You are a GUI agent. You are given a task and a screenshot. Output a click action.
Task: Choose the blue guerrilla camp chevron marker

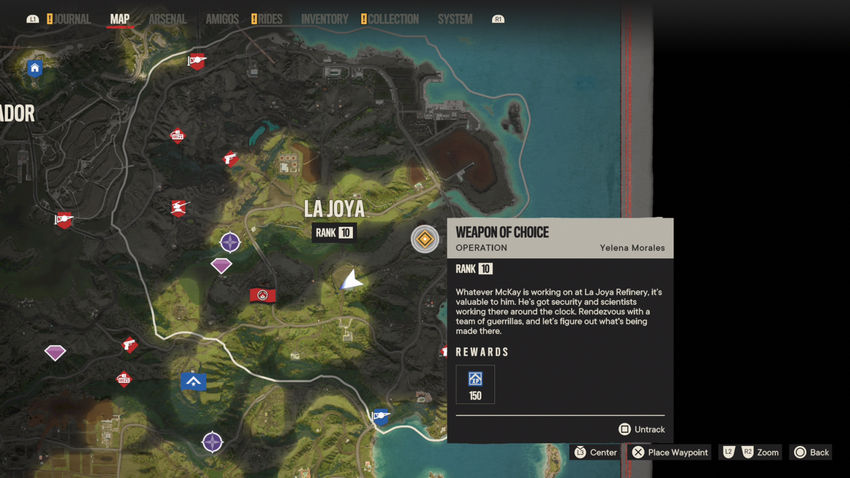click(x=194, y=381)
